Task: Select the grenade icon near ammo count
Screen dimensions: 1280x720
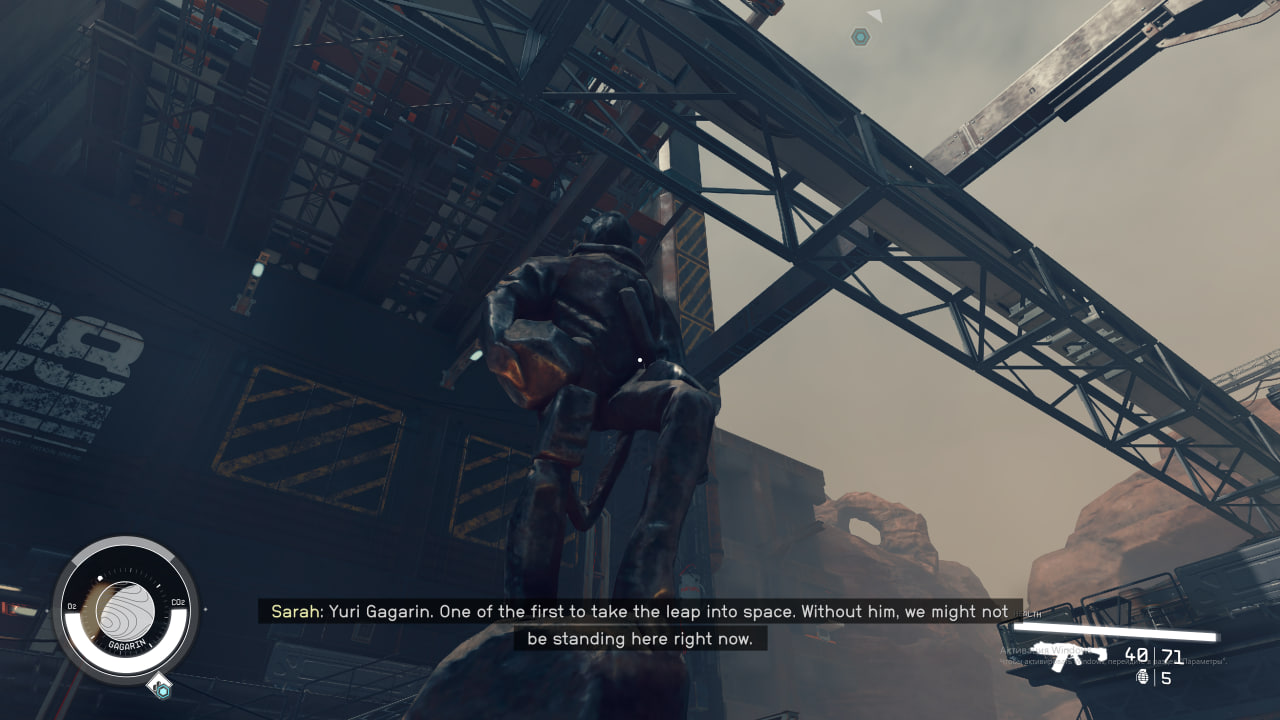Action: (1143, 678)
